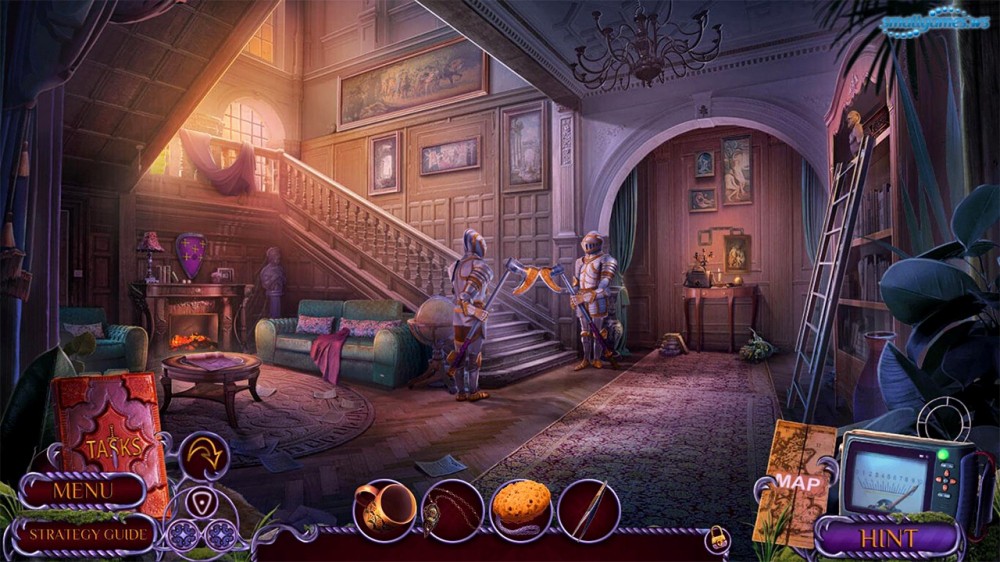
Task: Open the Menu button
Action: (83, 490)
